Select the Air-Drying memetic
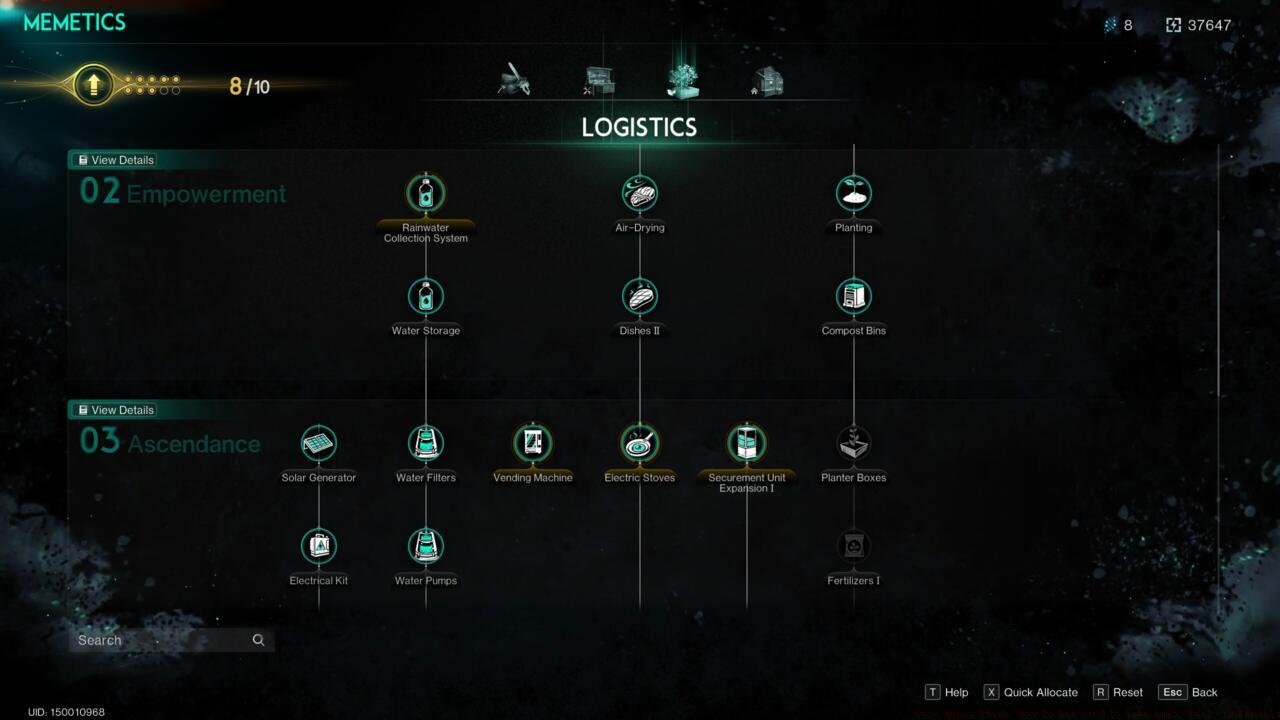The height and width of the screenshot is (720, 1280). [x=639, y=193]
